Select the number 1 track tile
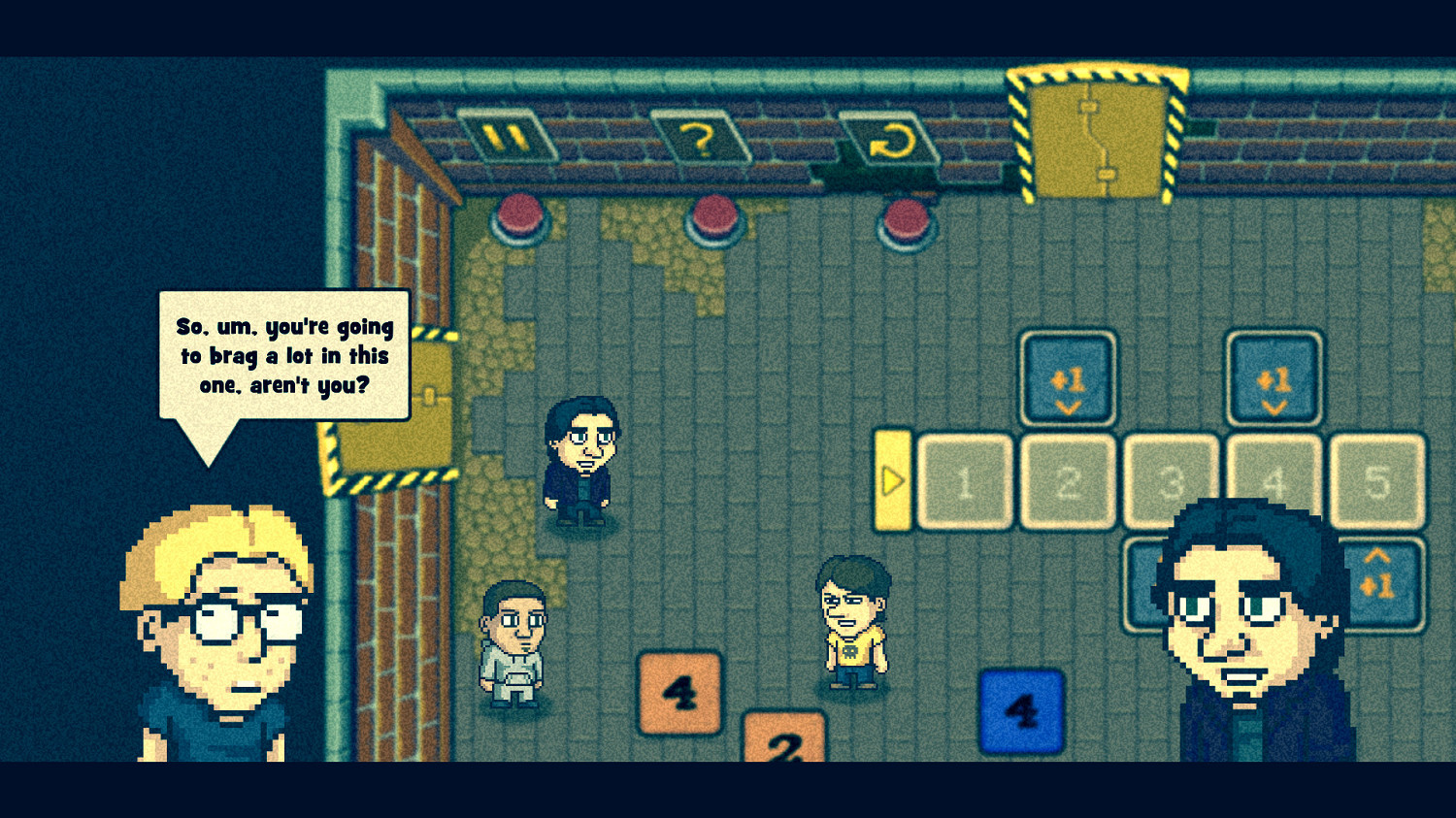1456x818 pixels. click(x=964, y=482)
